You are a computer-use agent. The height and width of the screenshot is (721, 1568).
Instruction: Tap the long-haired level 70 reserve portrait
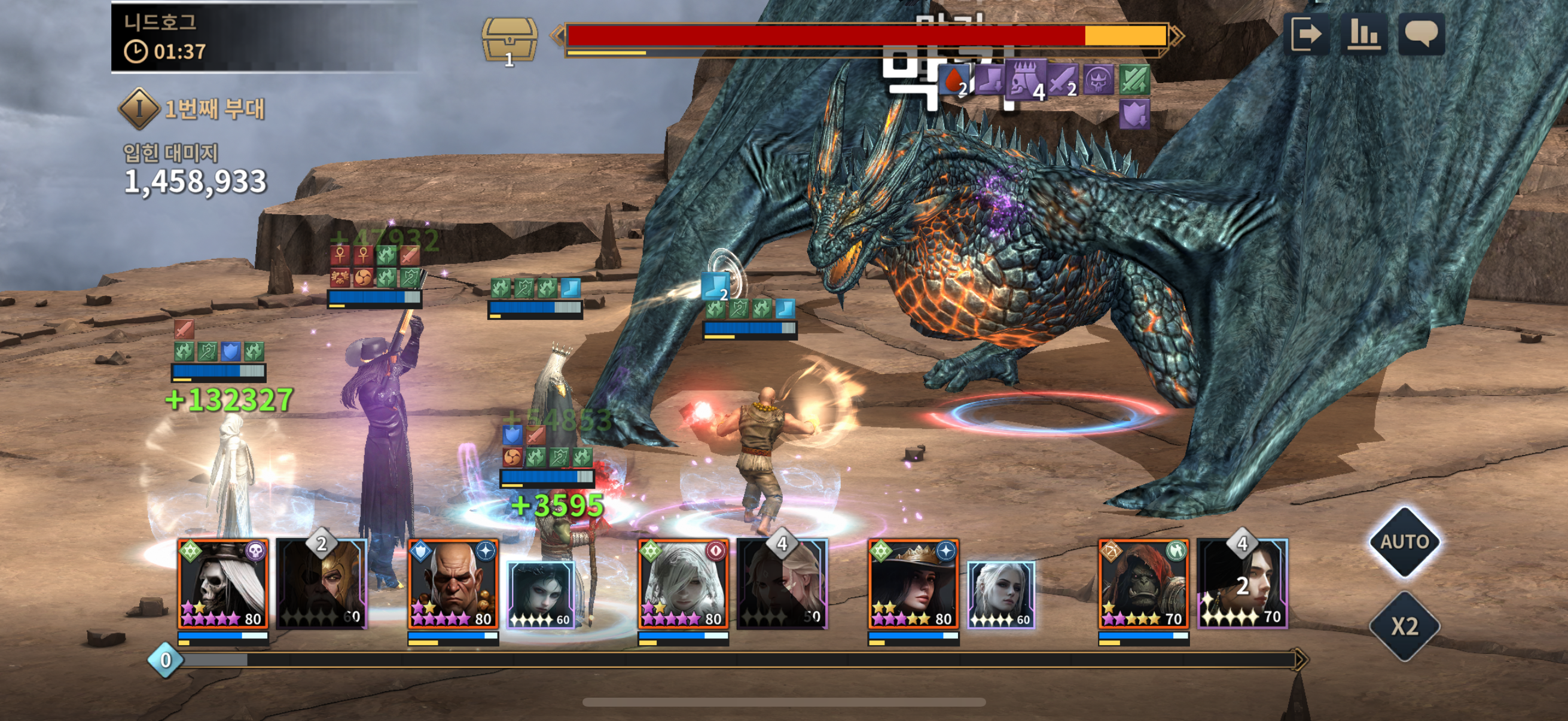coord(1241,583)
